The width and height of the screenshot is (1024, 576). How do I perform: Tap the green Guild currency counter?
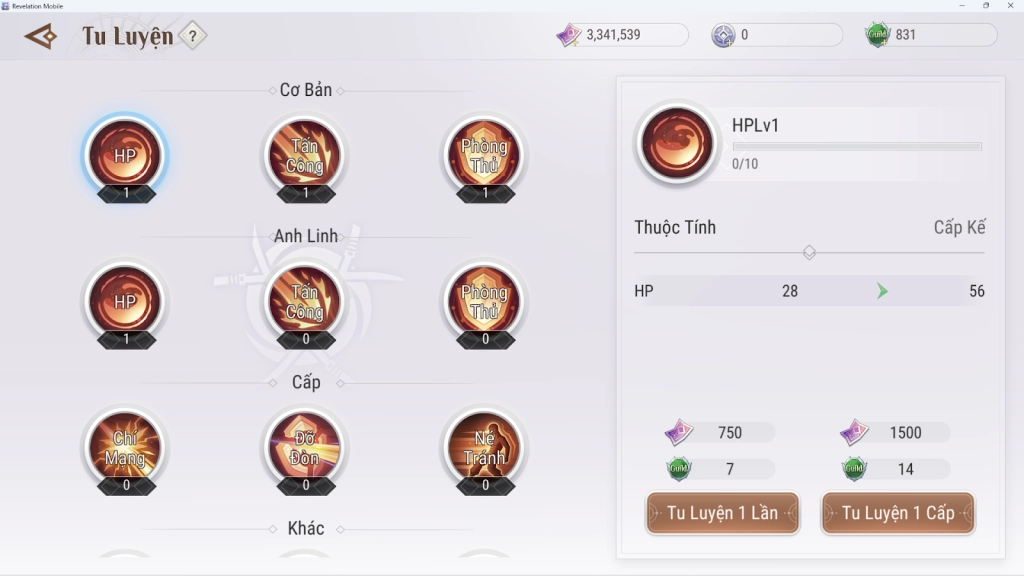930,35
